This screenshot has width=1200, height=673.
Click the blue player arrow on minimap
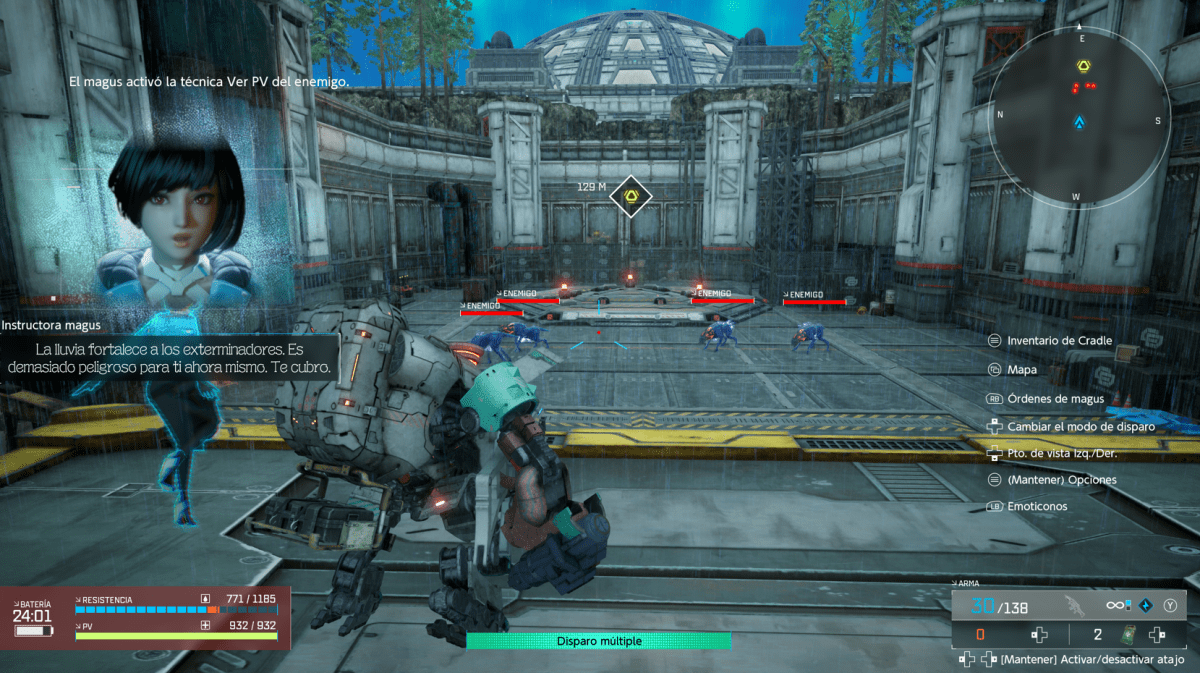[1080, 122]
